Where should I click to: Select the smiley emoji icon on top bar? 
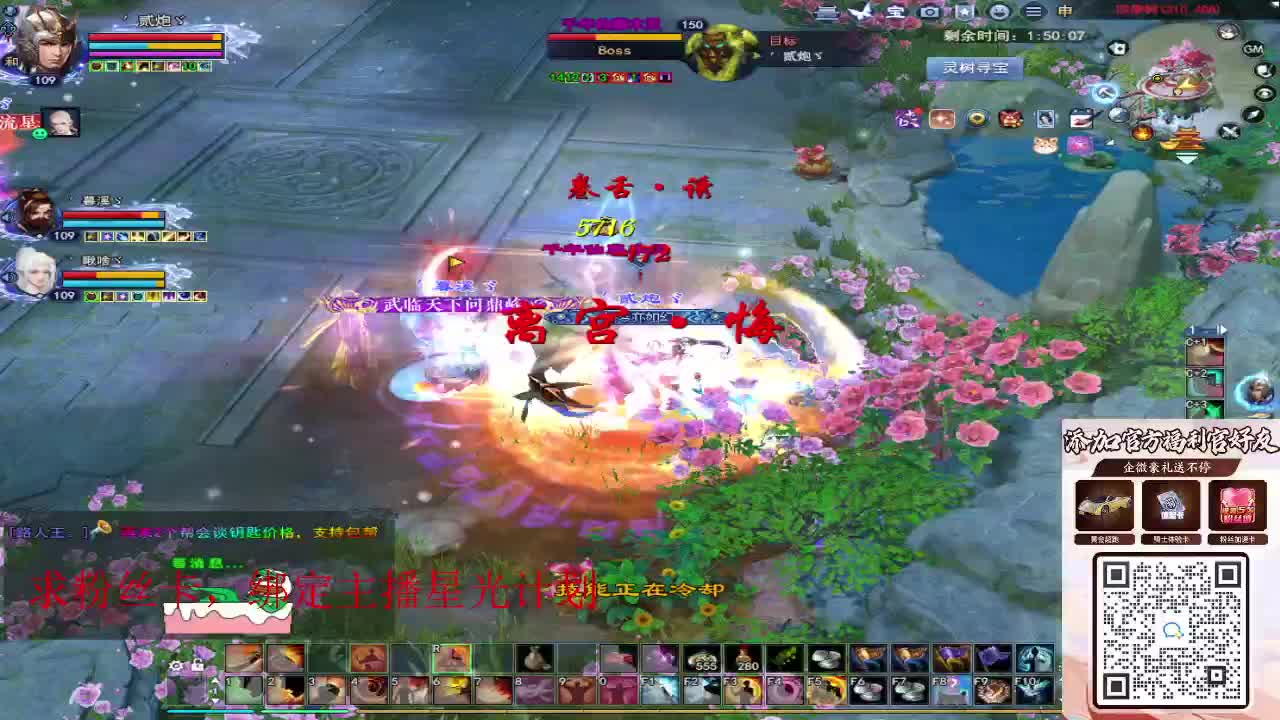pyautogui.click(x=1001, y=12)
